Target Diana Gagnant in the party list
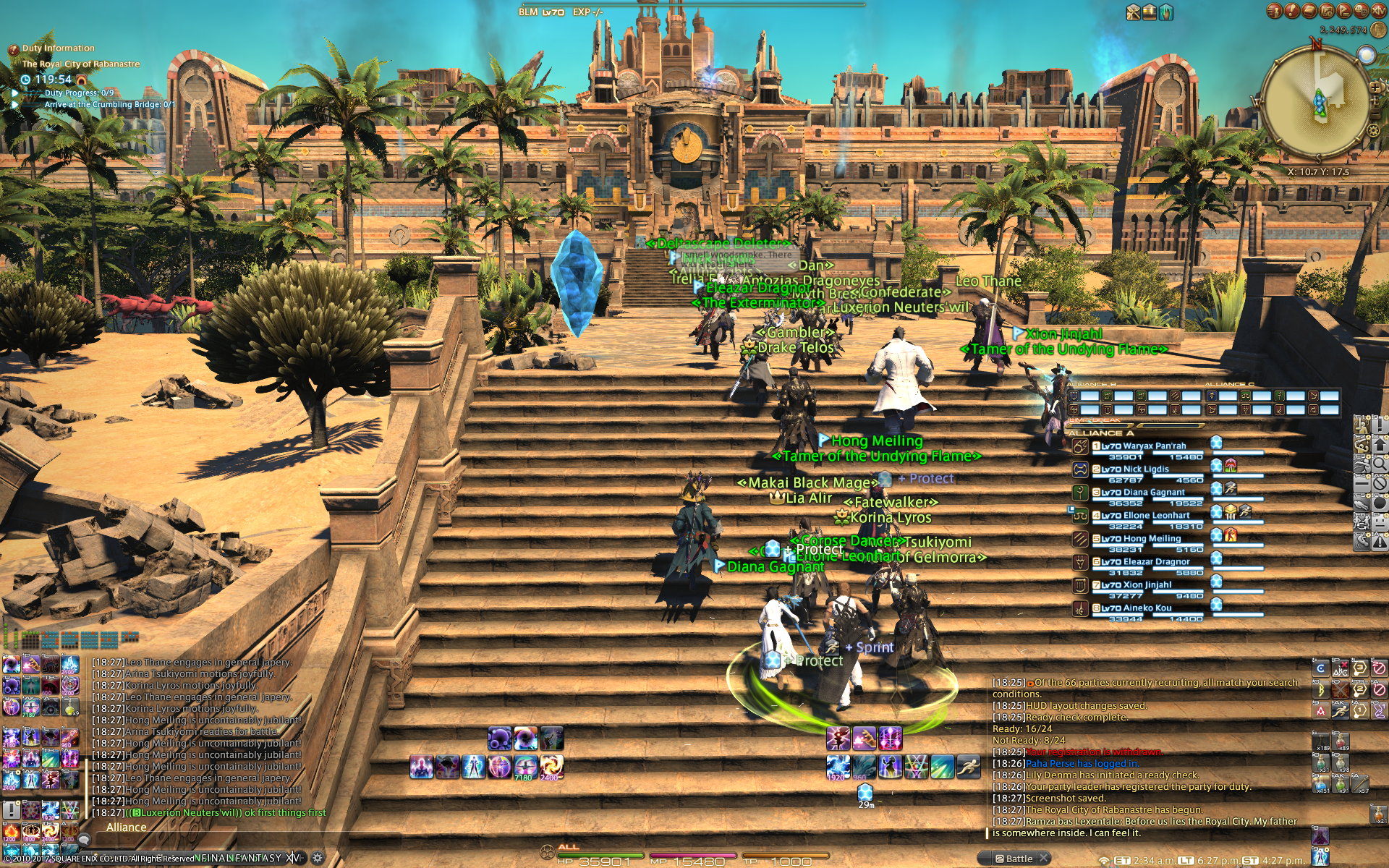The width and height of the screenshot is (1389, 868). pos(1153,493)
